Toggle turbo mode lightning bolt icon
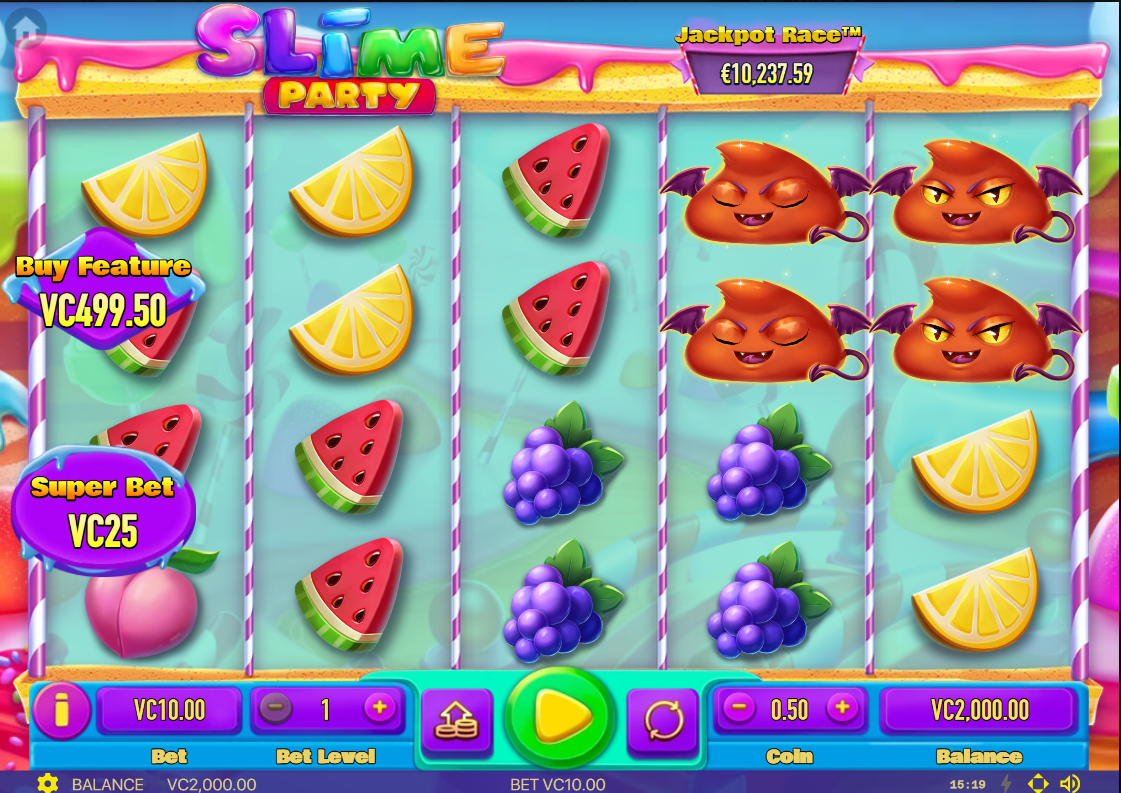Image resolution: width=1121 pixels, height=793 pixels. (1006, 784)
